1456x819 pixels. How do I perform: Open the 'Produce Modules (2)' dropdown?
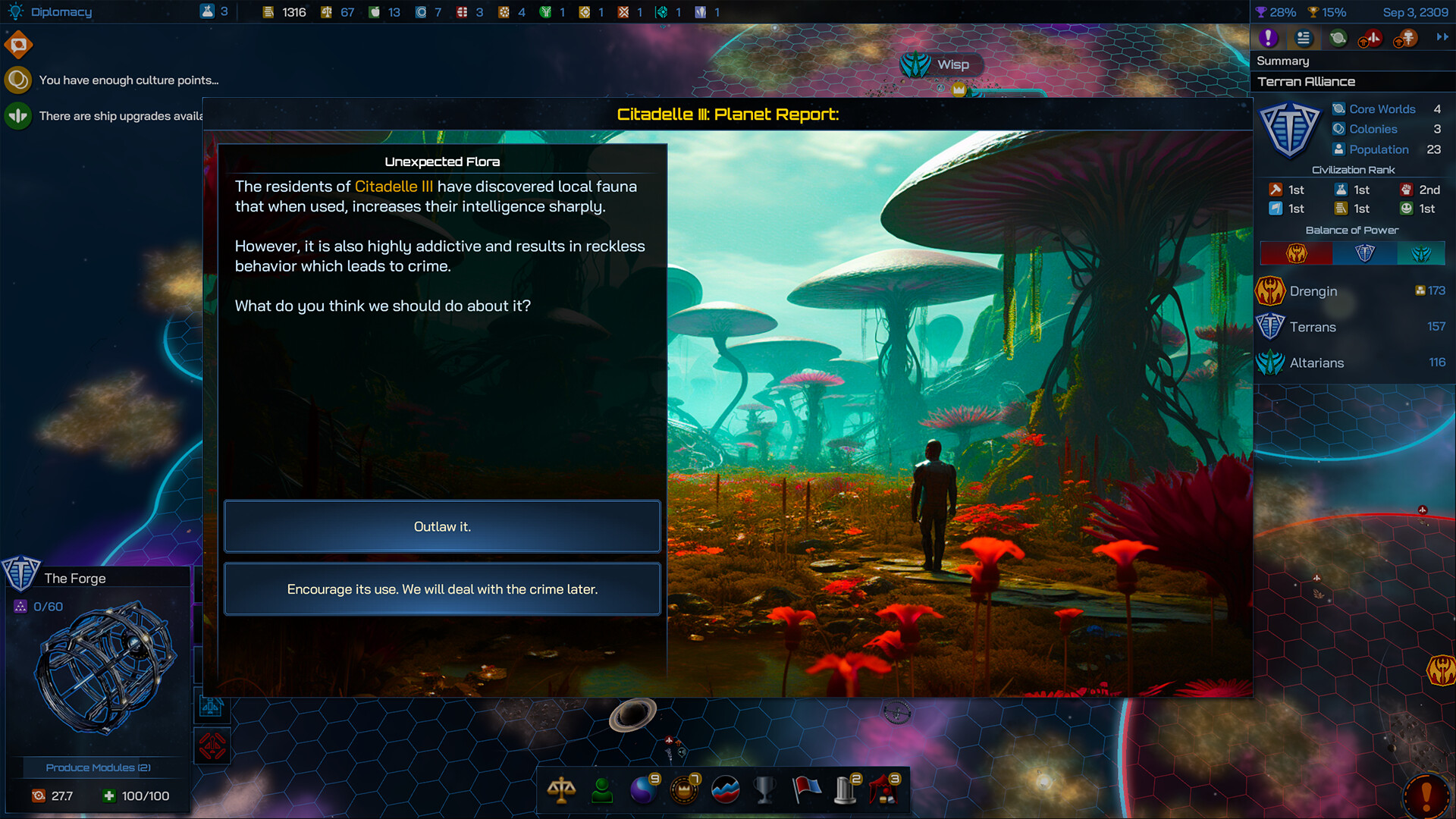click(99, 767)
